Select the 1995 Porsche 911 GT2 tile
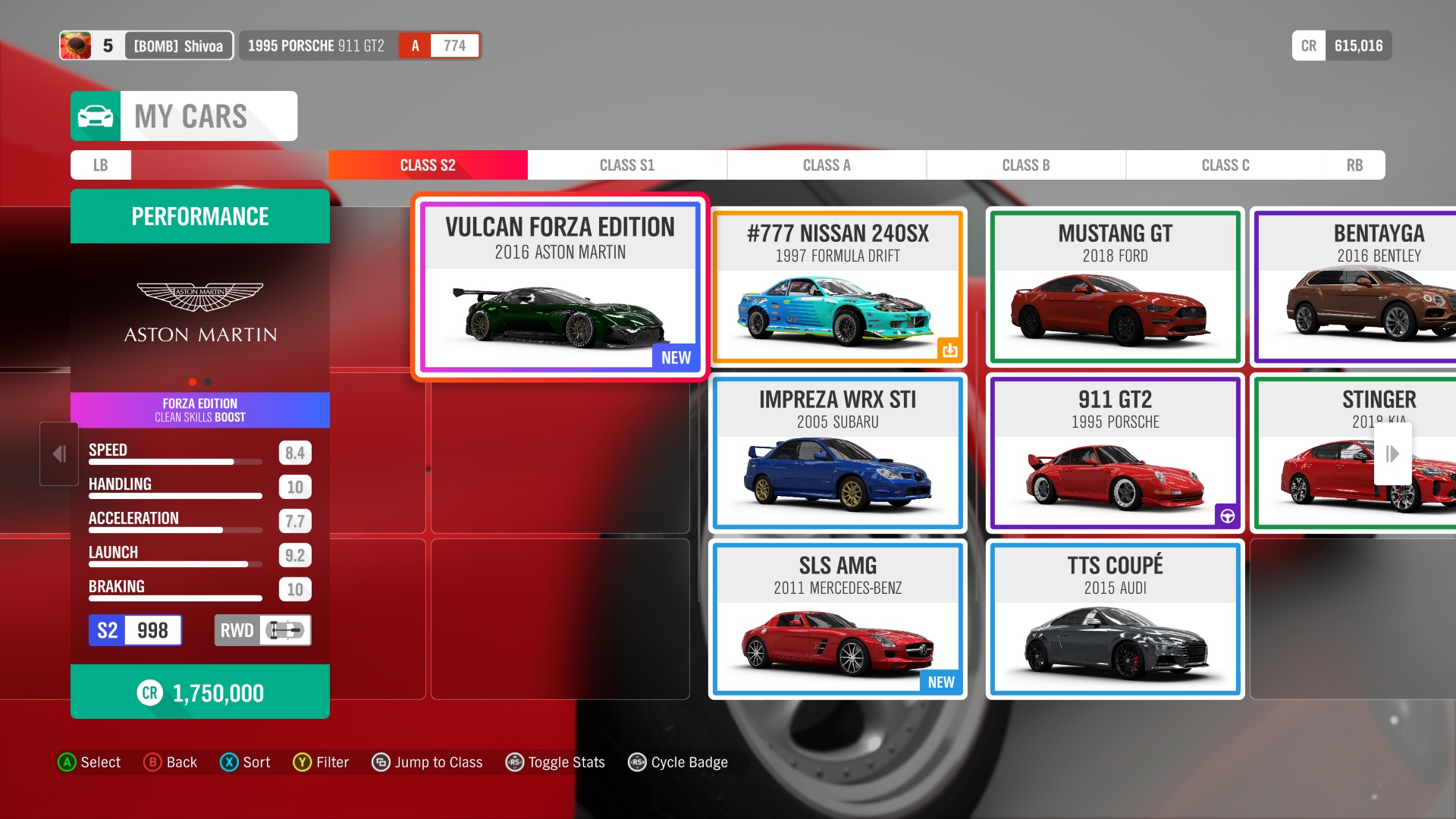 coord(1115,453)
